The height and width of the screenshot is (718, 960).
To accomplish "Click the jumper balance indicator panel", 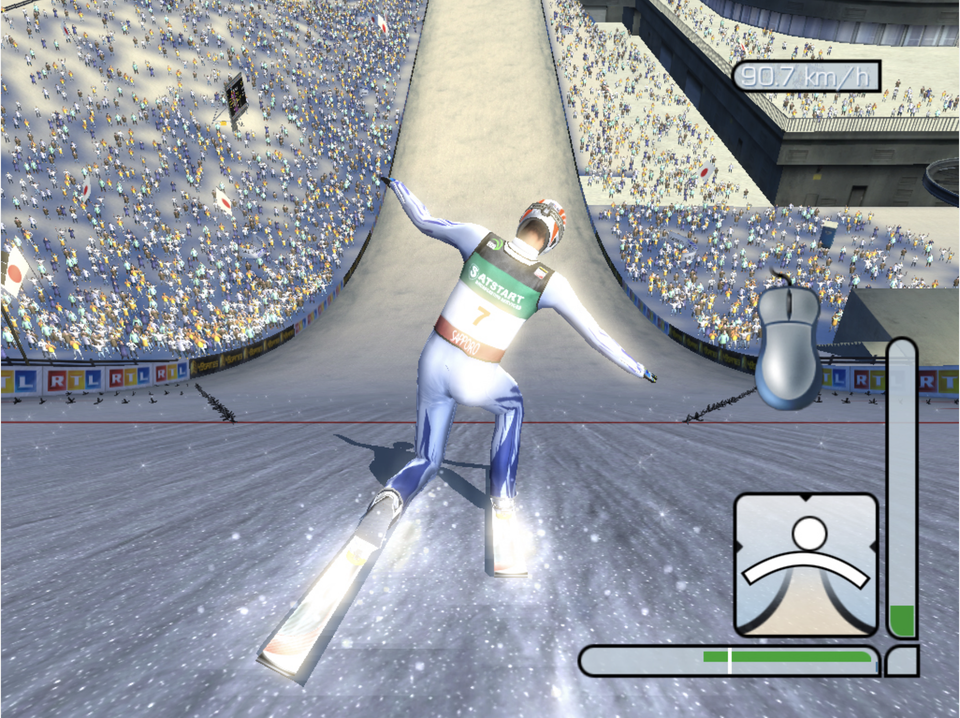I will click(x=806, y=564).
